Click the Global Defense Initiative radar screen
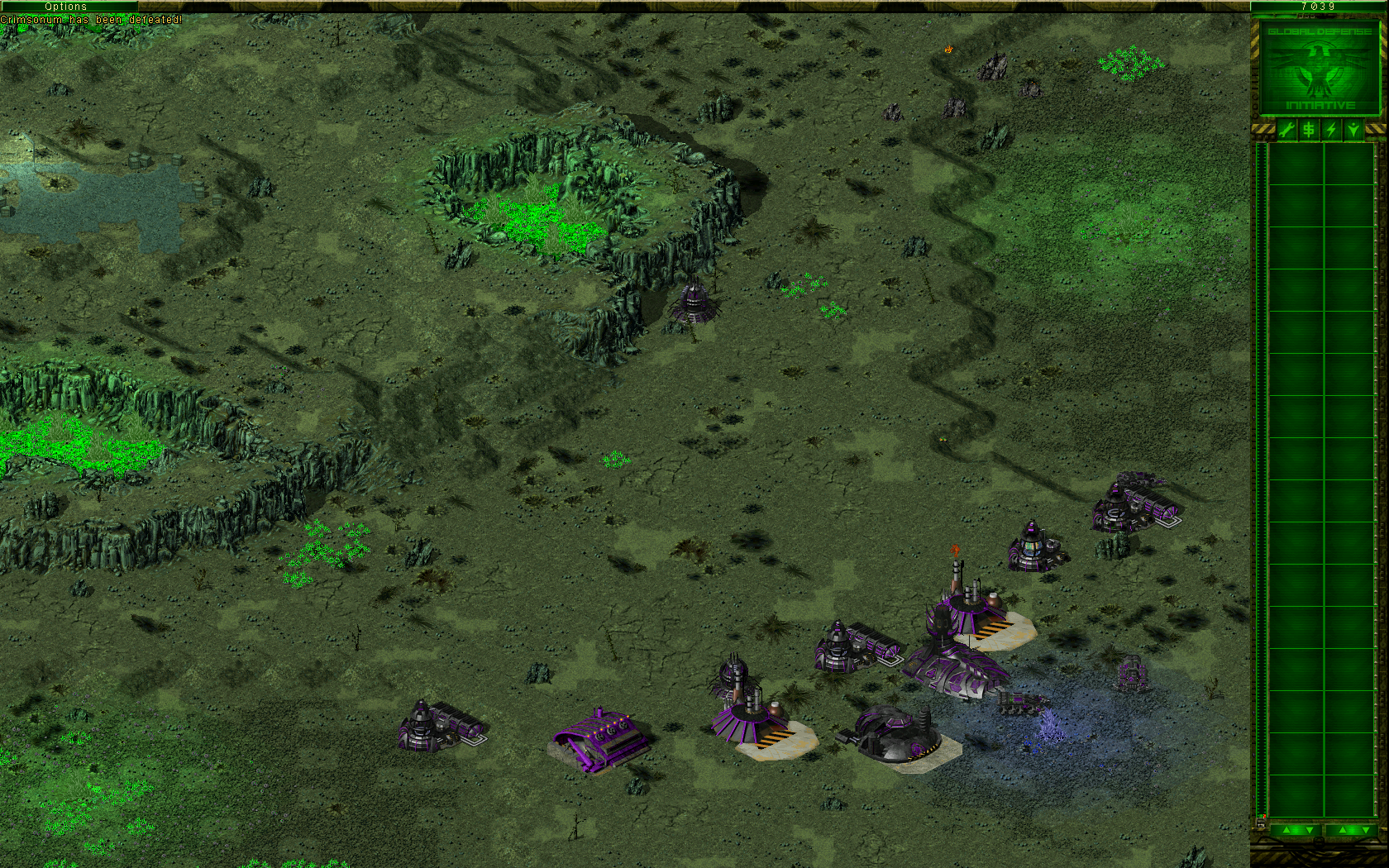1389x868 pixels. click(1320, 68)
